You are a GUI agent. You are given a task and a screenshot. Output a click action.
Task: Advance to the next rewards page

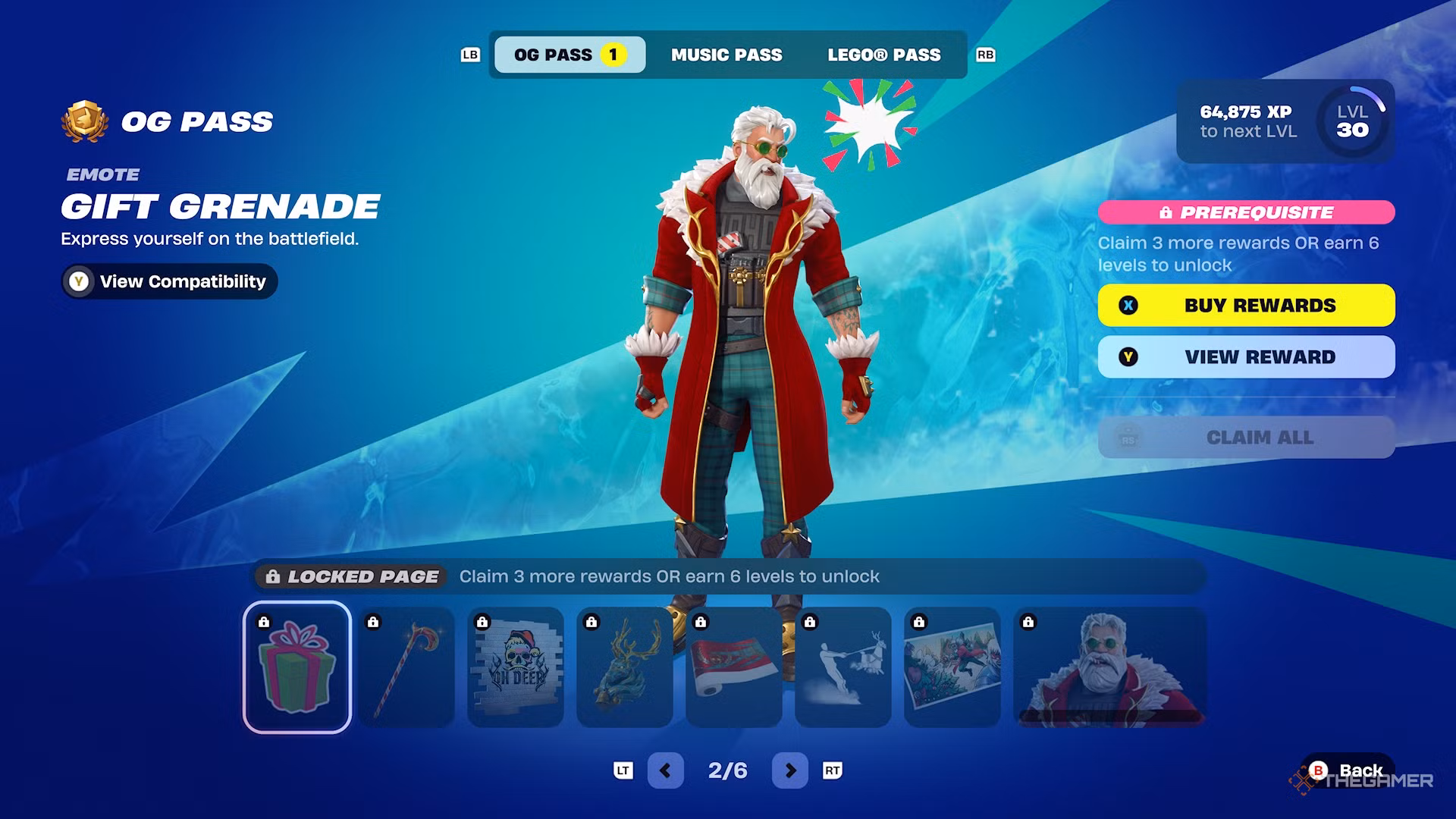(789, 770)
